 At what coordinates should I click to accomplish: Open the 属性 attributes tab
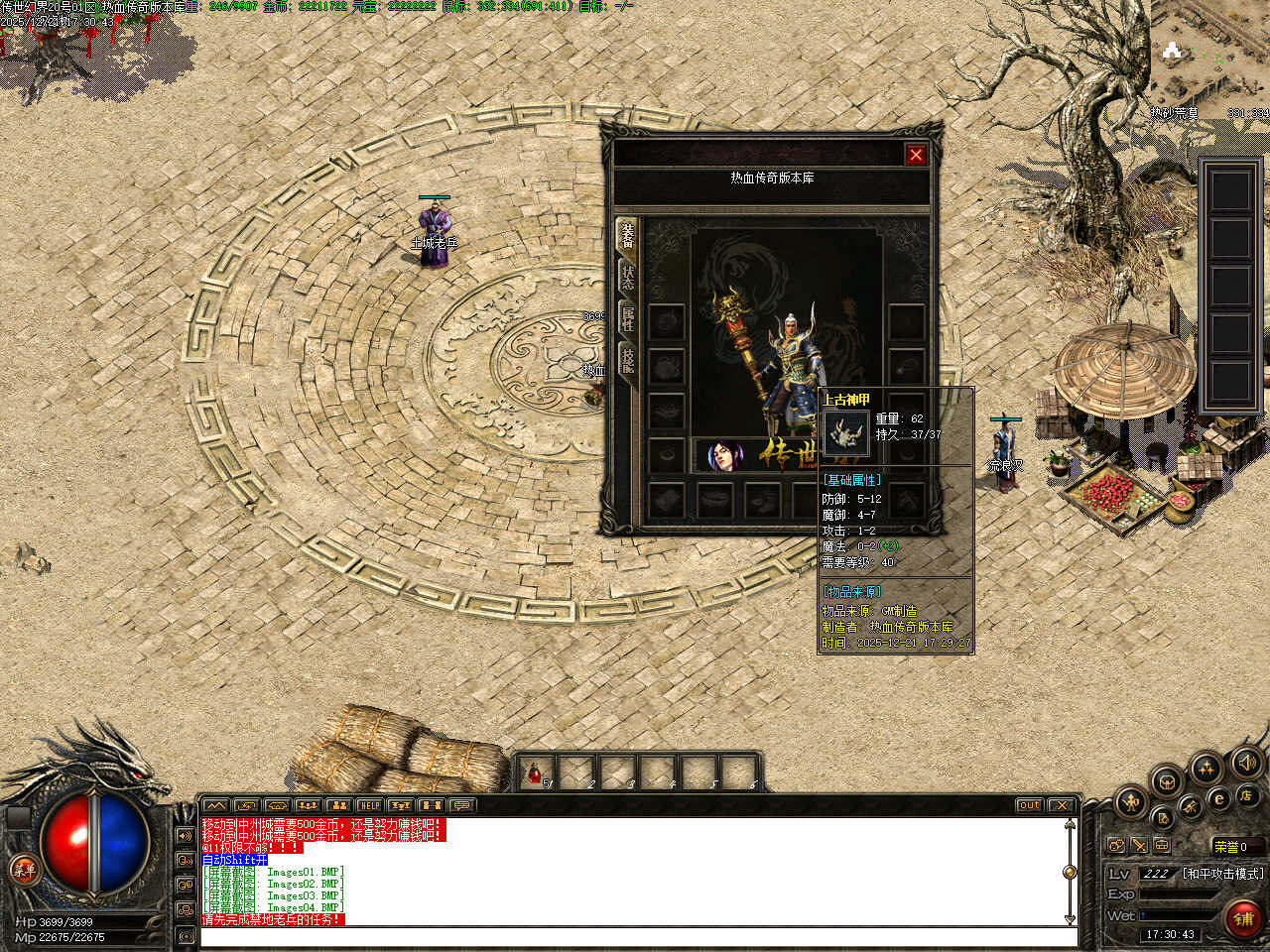click(627, 317)
